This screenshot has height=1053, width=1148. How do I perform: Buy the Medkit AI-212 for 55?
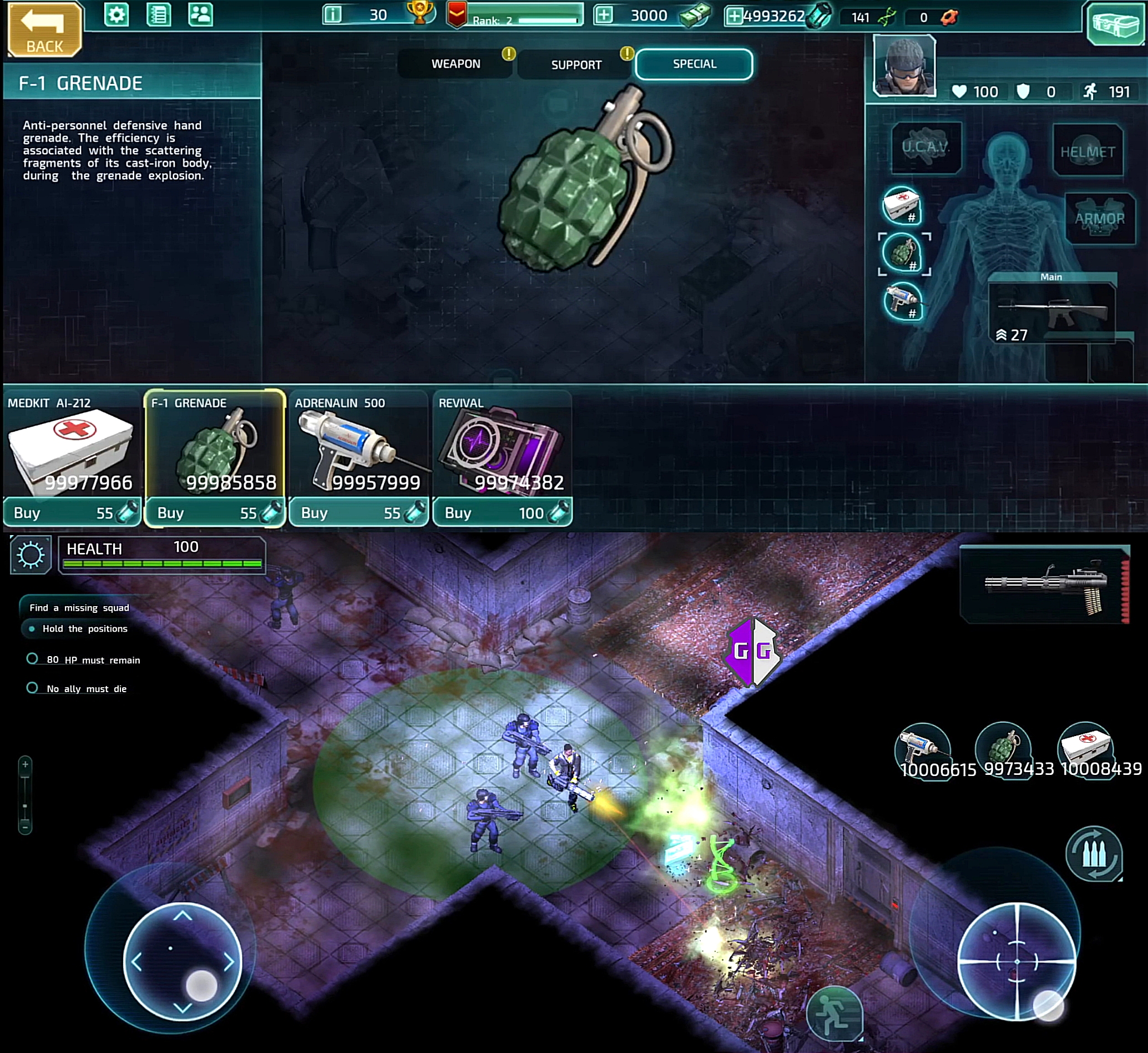pyautogui.click(x=72, y=513)
